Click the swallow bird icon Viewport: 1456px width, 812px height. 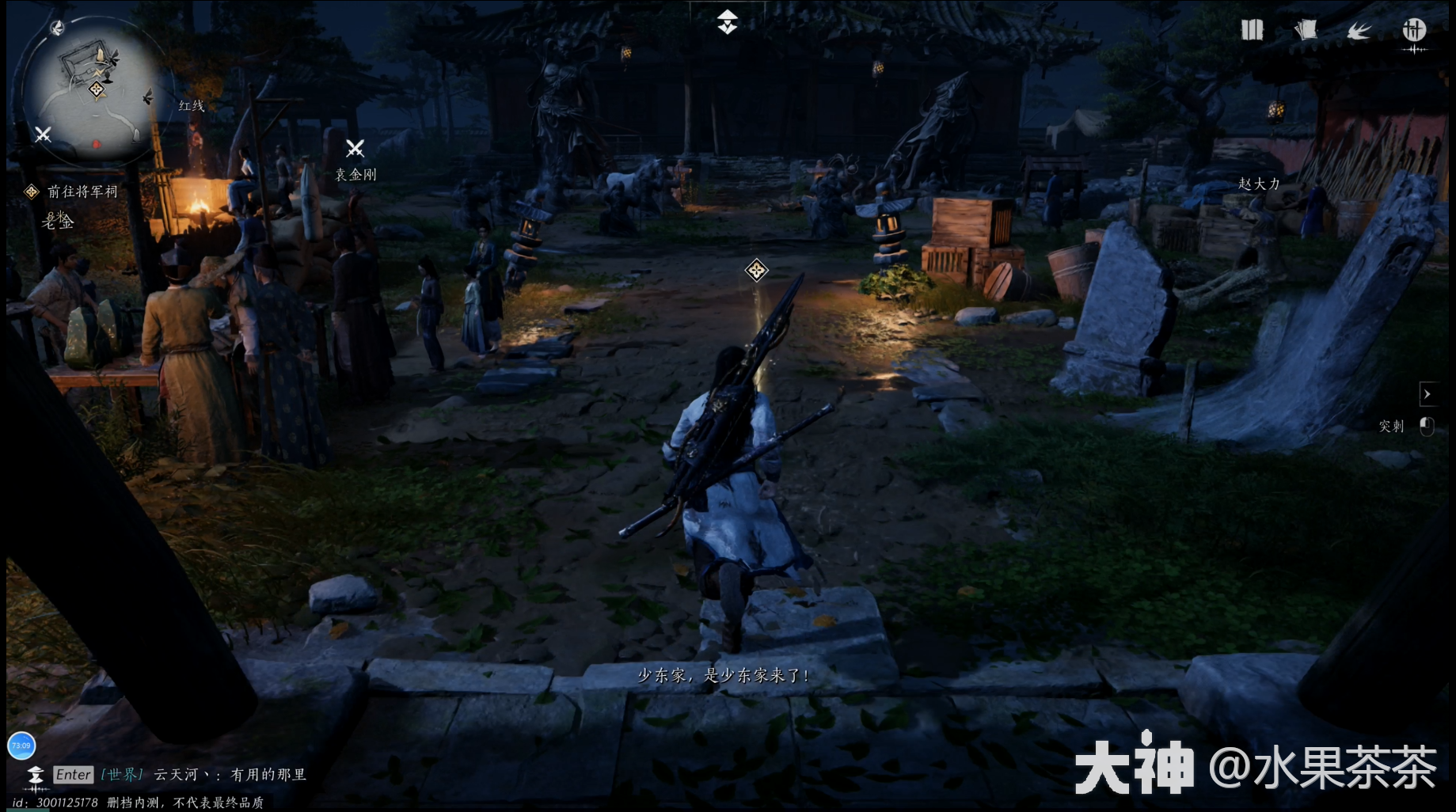pos(1359,31)
